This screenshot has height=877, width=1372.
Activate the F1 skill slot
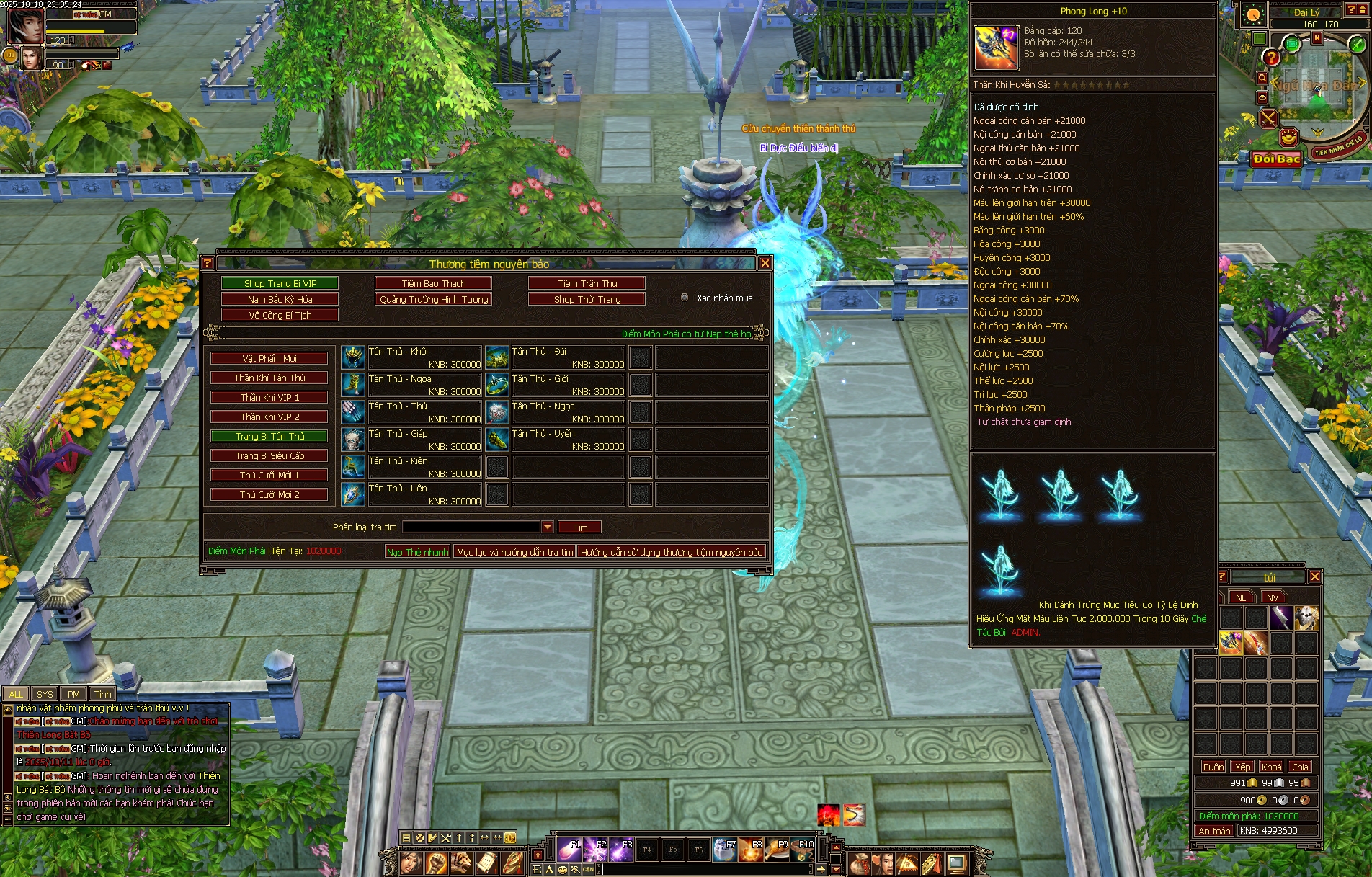point(569,850)
